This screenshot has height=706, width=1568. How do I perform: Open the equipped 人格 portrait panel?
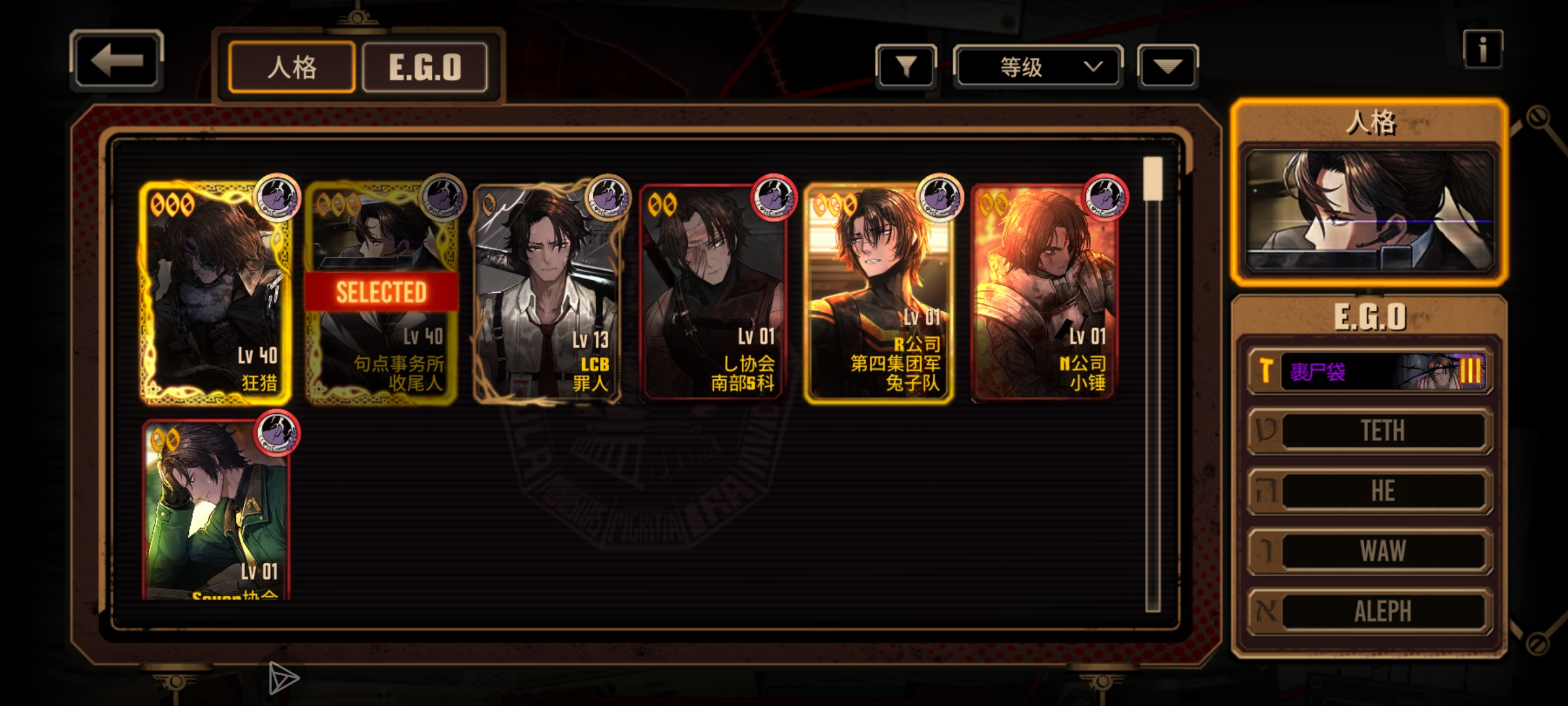point(1369,210)
